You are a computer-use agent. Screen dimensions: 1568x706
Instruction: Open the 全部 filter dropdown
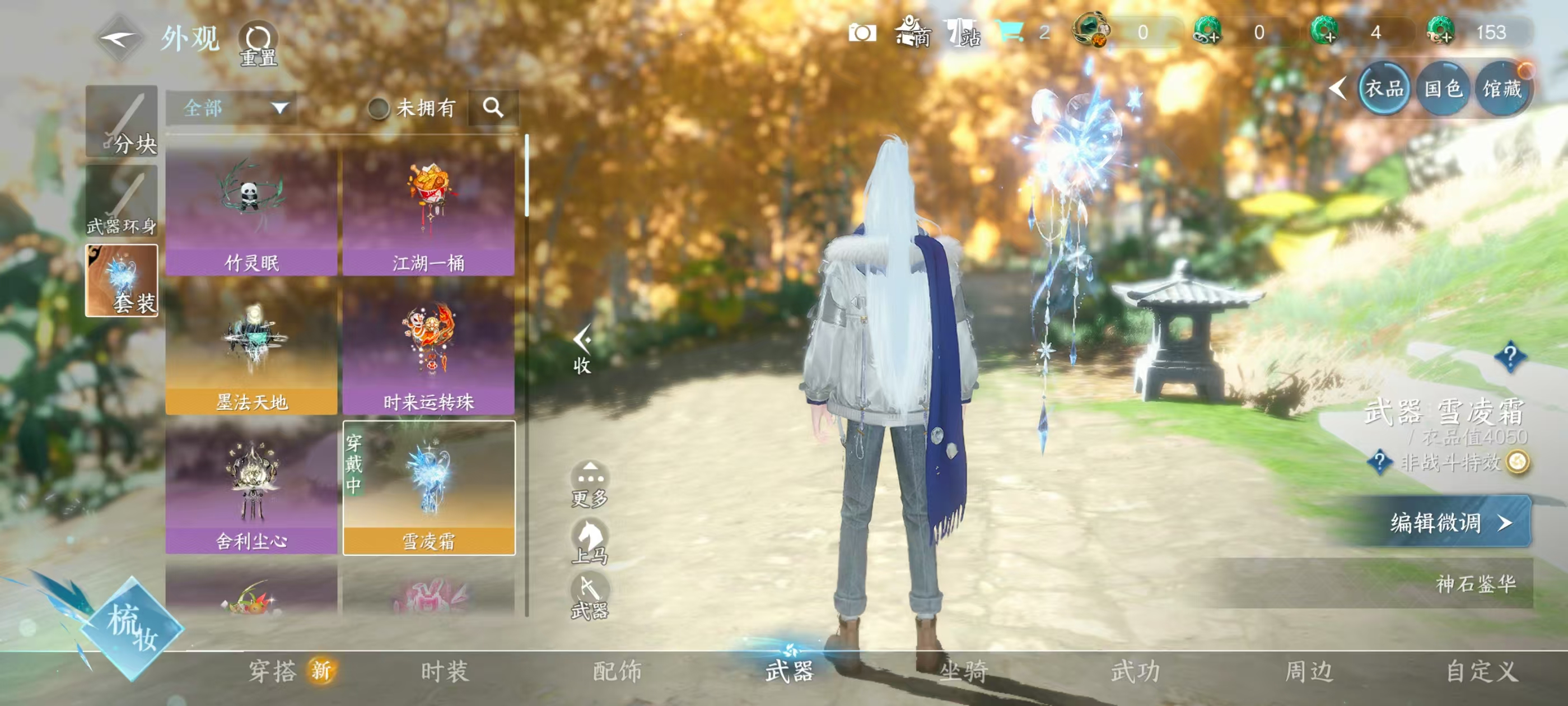231,109
